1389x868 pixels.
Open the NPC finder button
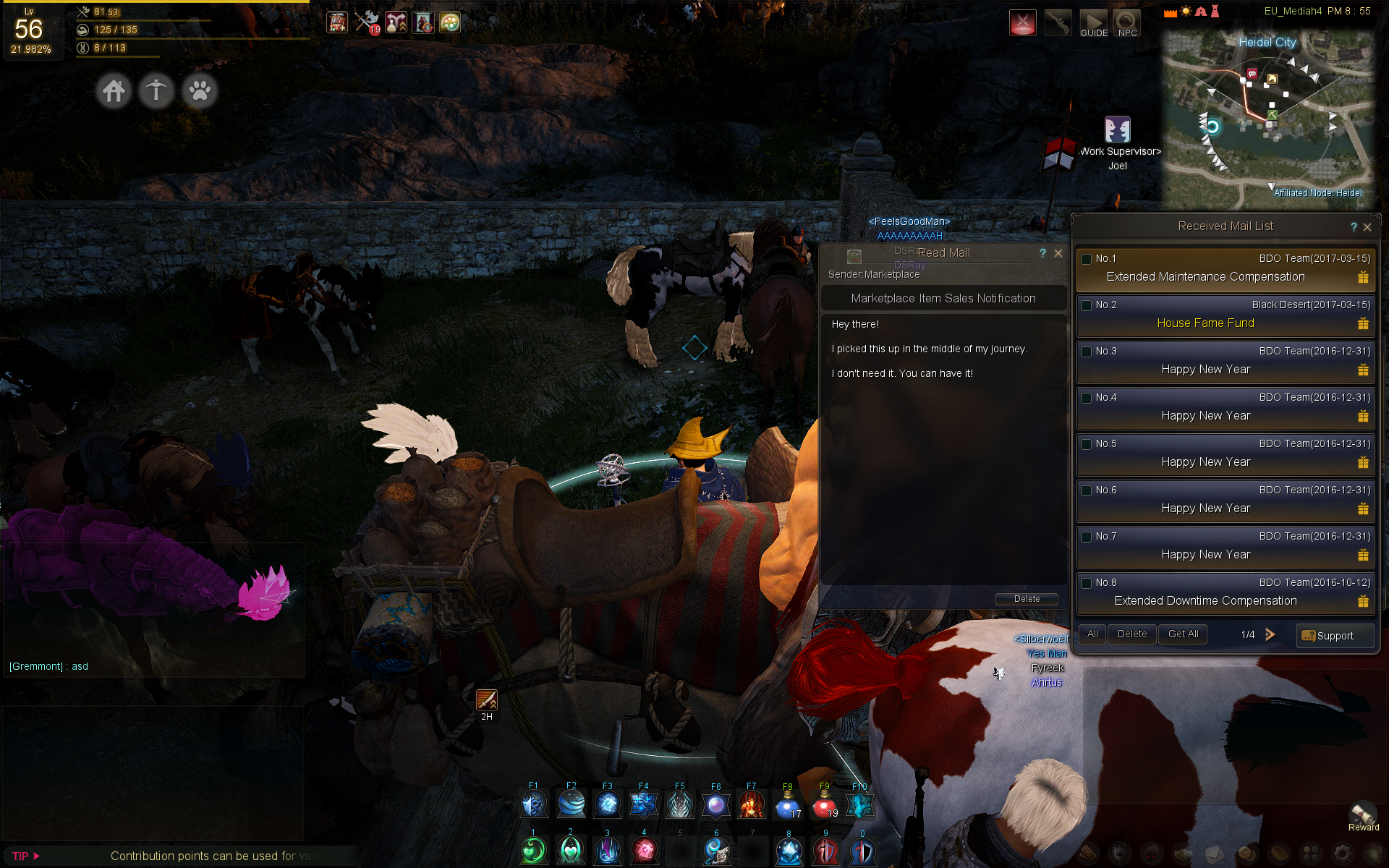click(1127, 23)
